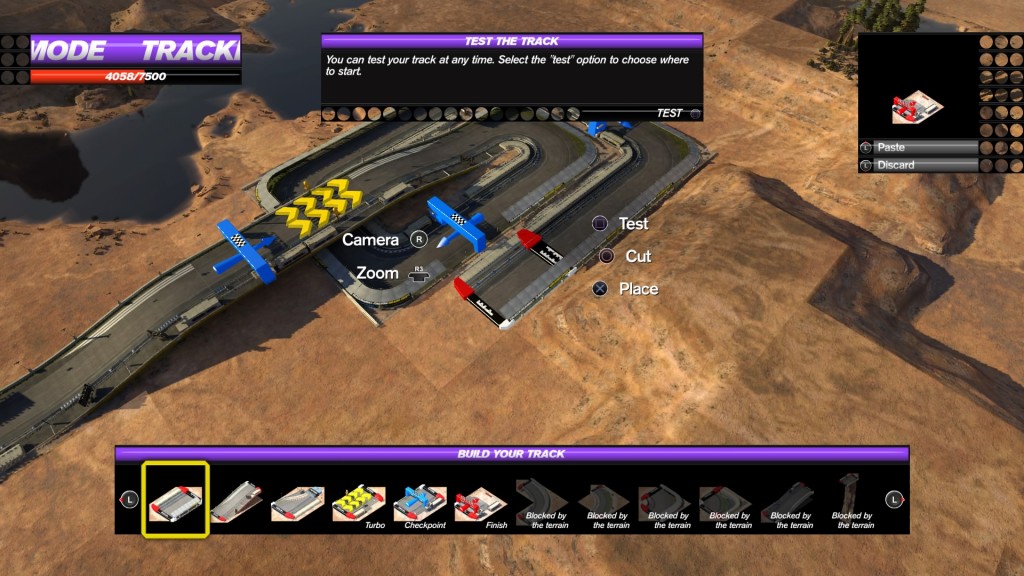Discard the copied track piece
Image resolution: width=1024 pixels, height=576 pixels.
[x=918, y=165]
